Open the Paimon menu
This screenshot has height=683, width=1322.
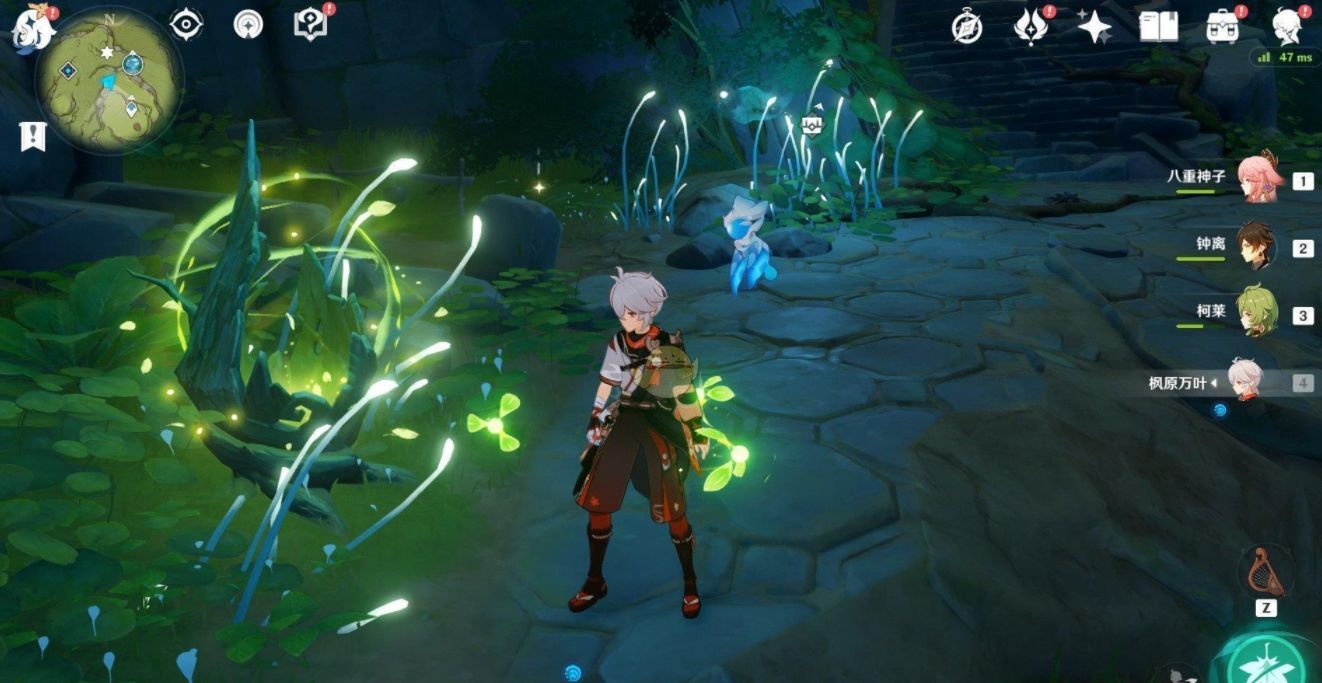[x=30, y=29]
